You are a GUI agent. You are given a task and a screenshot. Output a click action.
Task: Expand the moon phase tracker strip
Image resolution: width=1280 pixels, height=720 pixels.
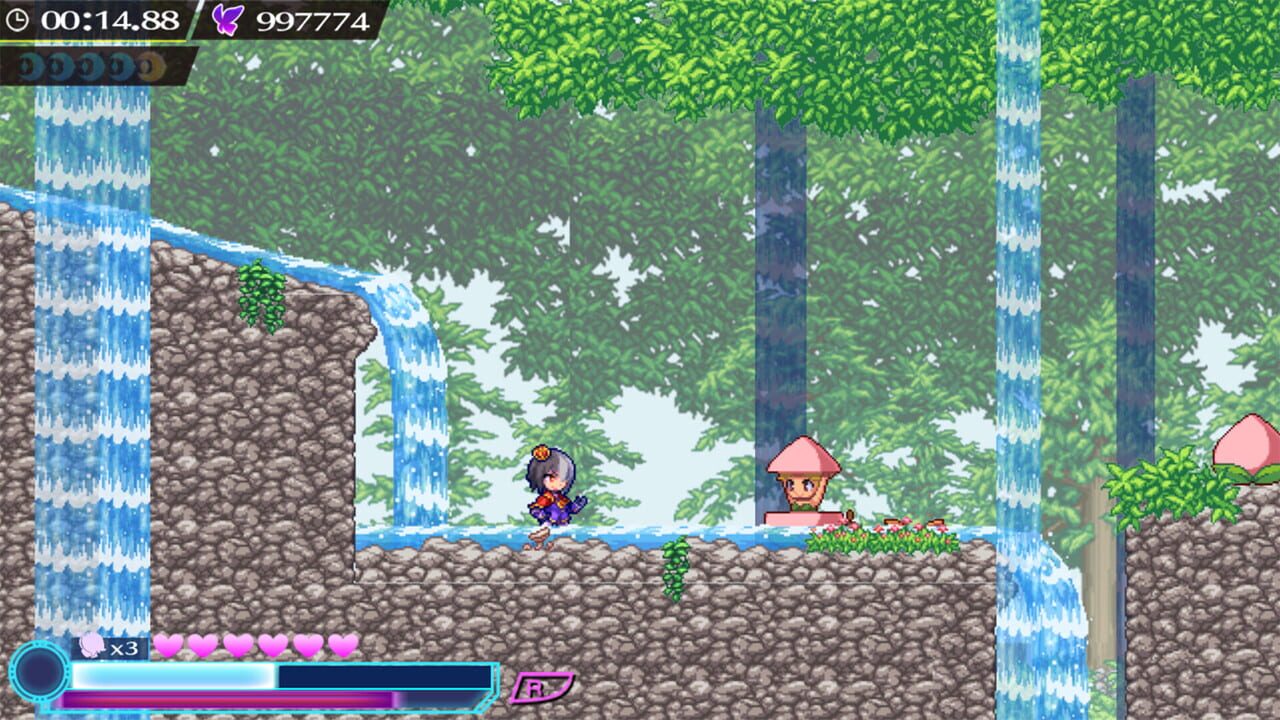pyautogui.click(x=90, y=64)
